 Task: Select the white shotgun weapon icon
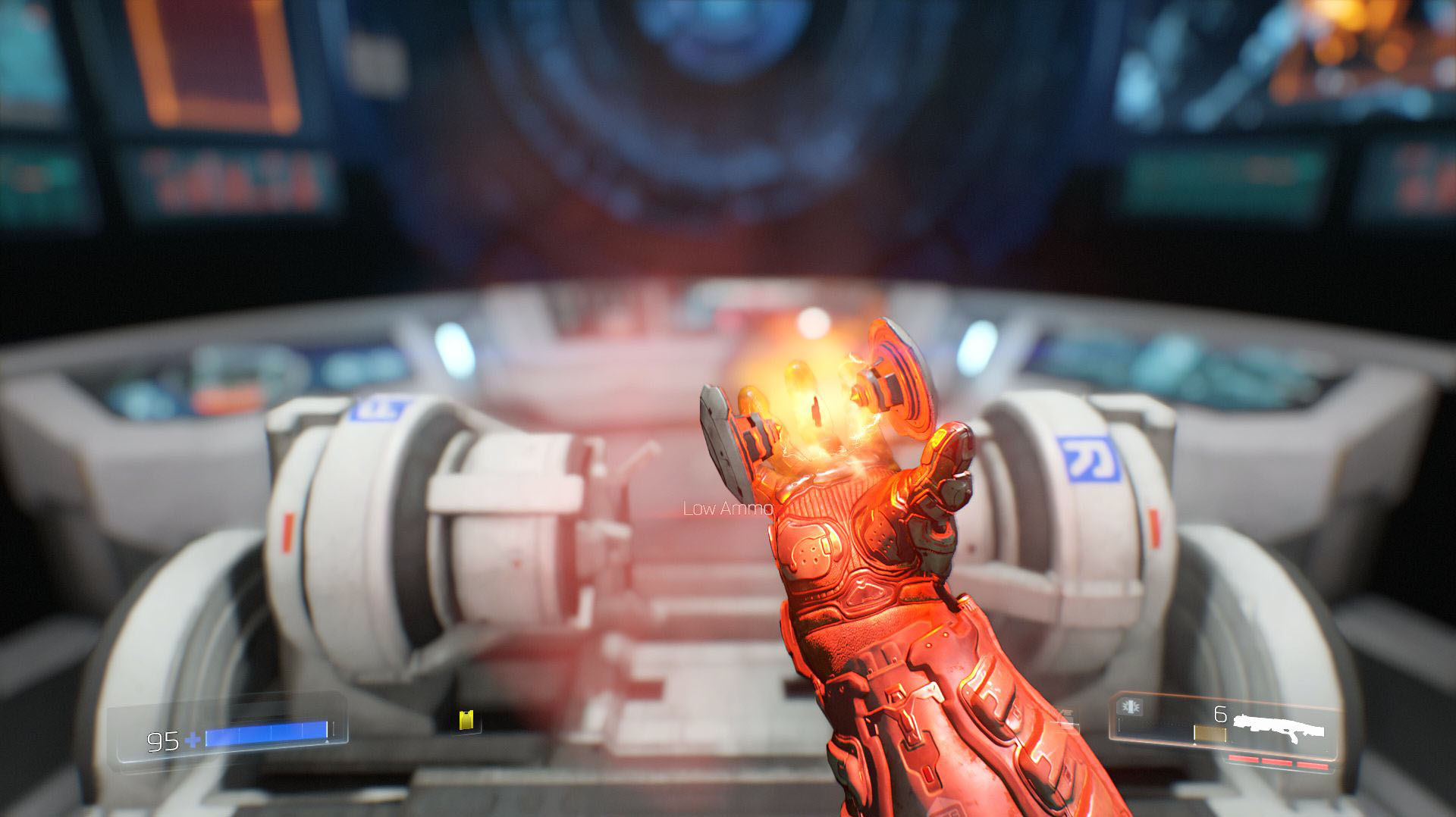pyautogui.click(x=1279, y=727)
